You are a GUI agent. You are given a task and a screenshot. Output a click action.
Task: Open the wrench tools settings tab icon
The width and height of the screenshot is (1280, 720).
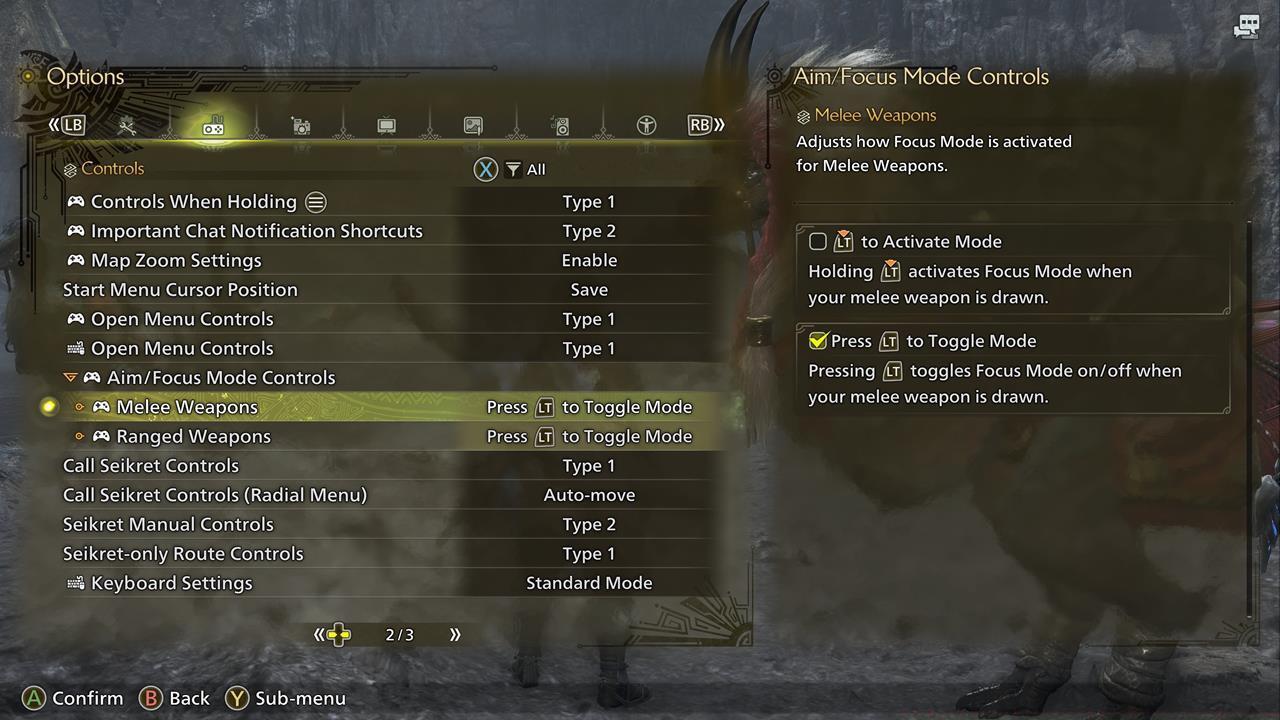[127, 125]
